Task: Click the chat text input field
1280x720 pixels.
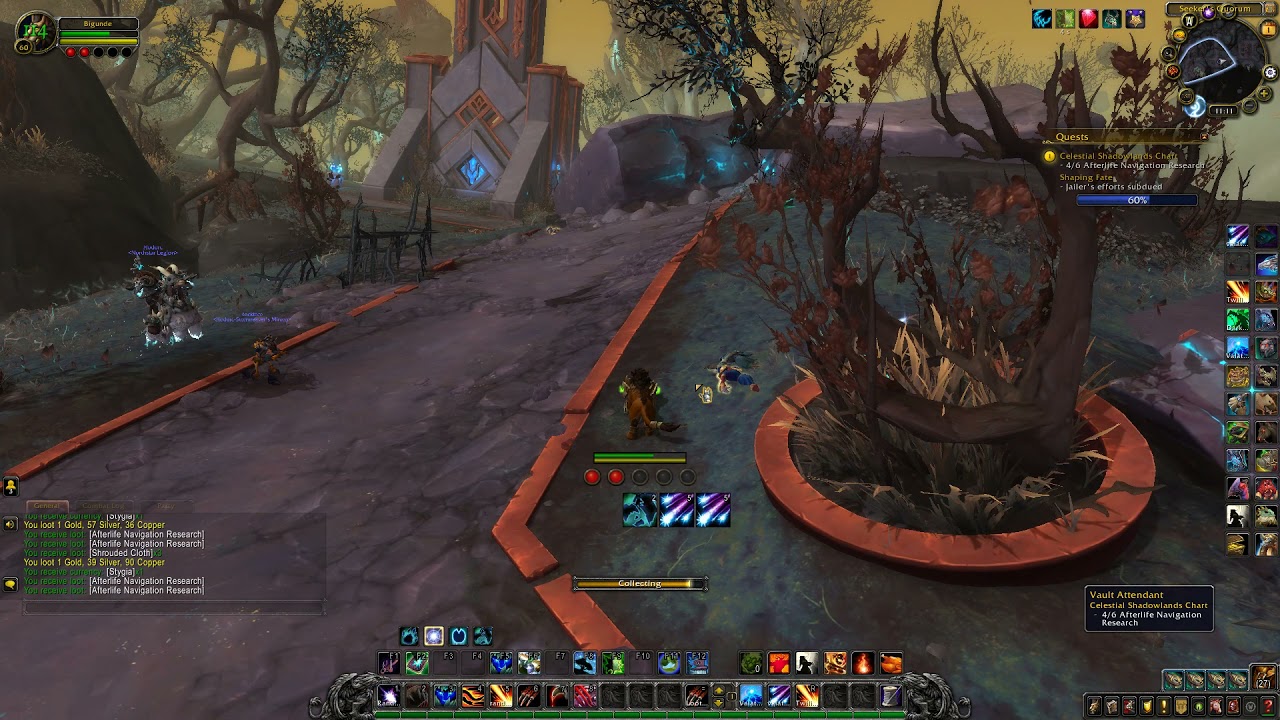Action: pyautogui.click(x=175, y=606)
